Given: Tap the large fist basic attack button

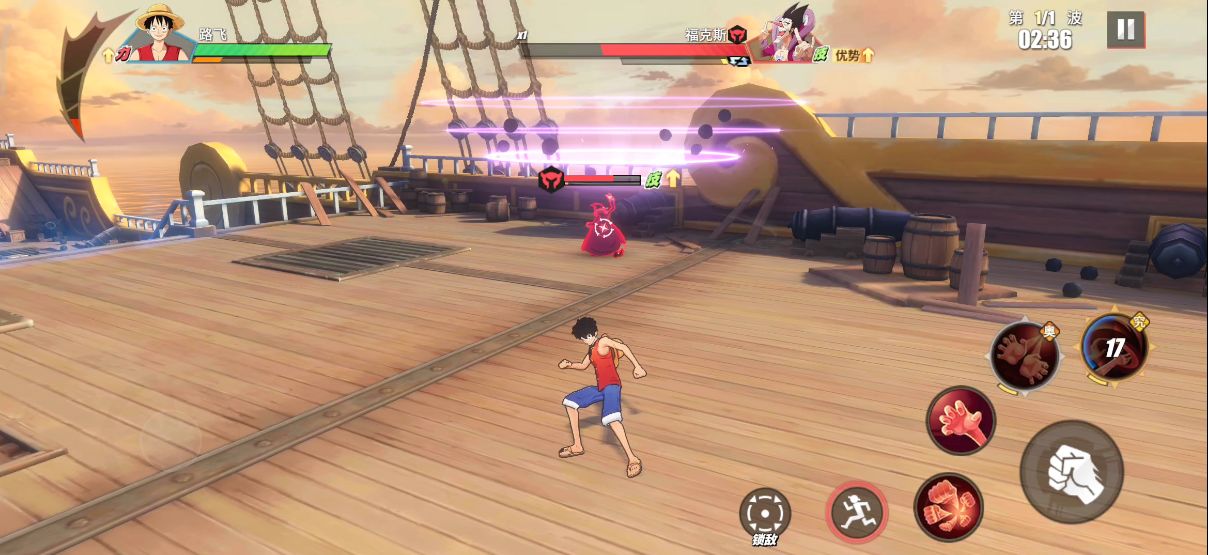Looking at the screenshot, I should click(x=1071, y=472).
